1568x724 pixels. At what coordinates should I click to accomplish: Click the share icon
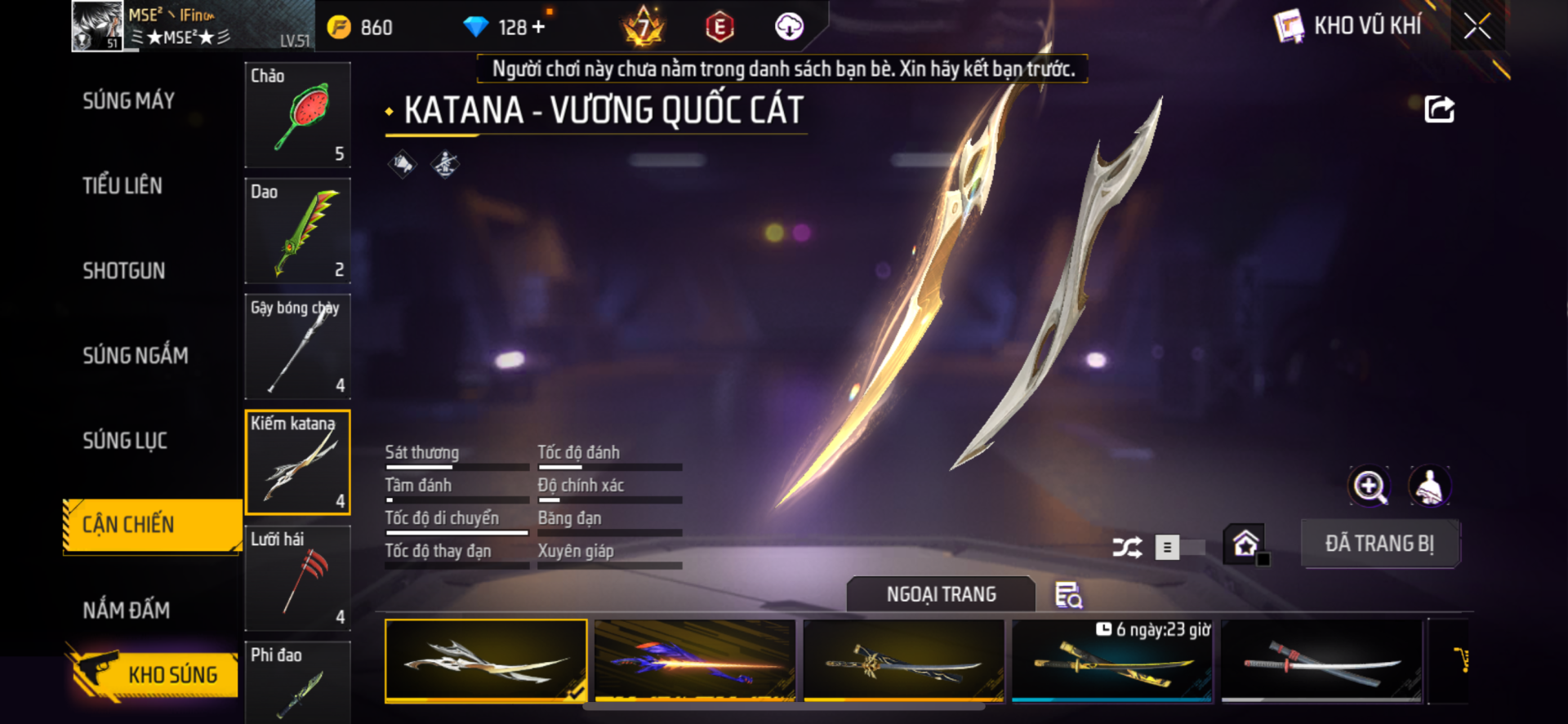click(1439, 109)
